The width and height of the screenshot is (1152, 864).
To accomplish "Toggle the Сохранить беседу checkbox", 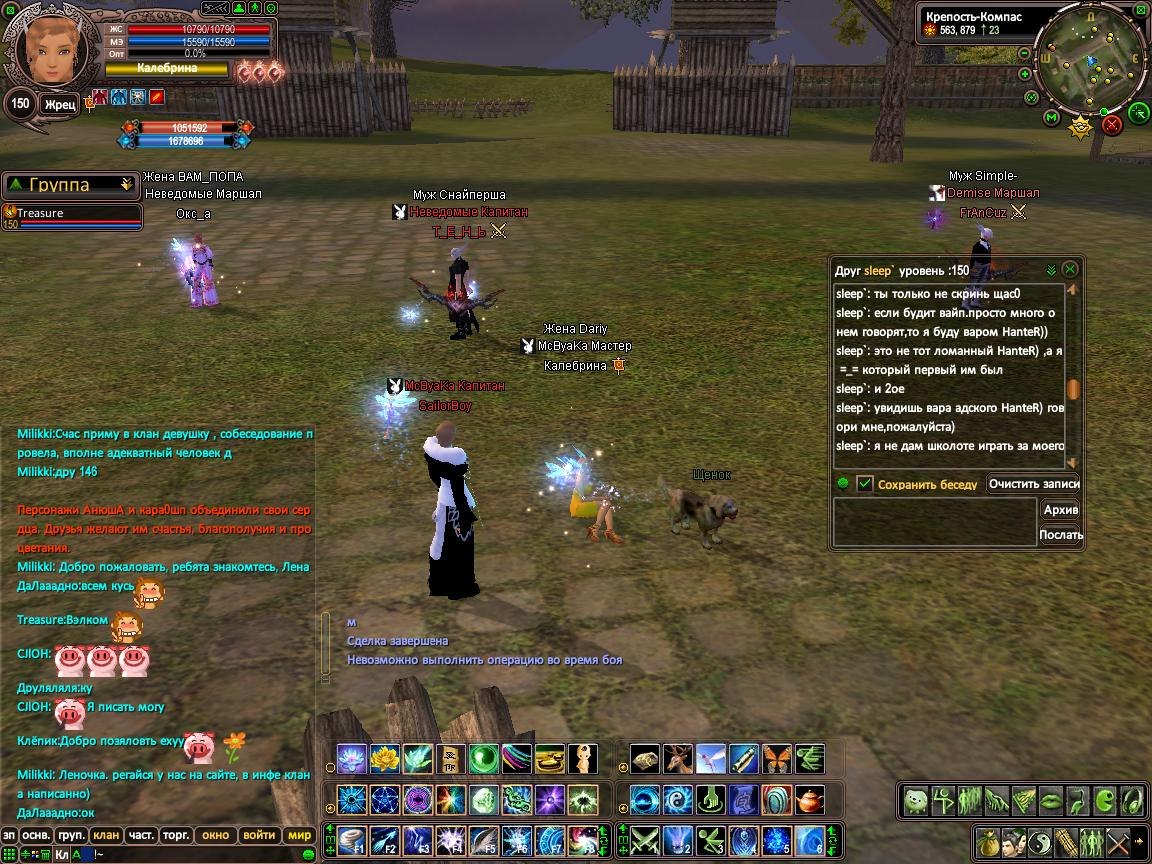I will pos(865,484).
